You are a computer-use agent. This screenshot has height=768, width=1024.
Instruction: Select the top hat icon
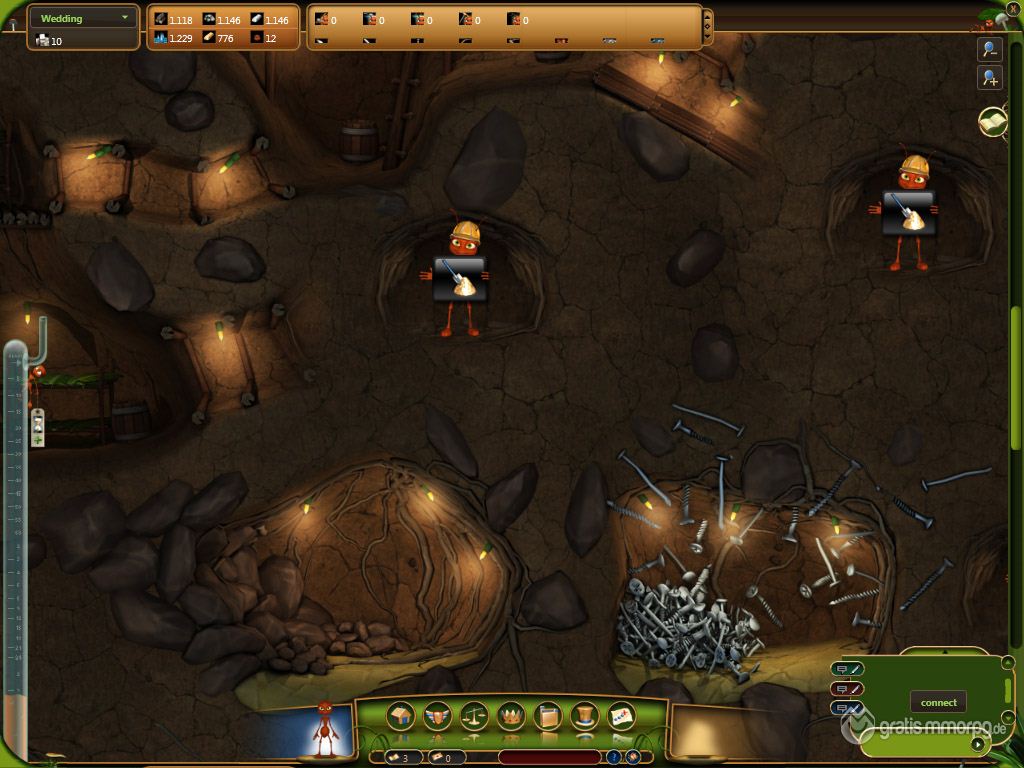click(x=584, y=716)
